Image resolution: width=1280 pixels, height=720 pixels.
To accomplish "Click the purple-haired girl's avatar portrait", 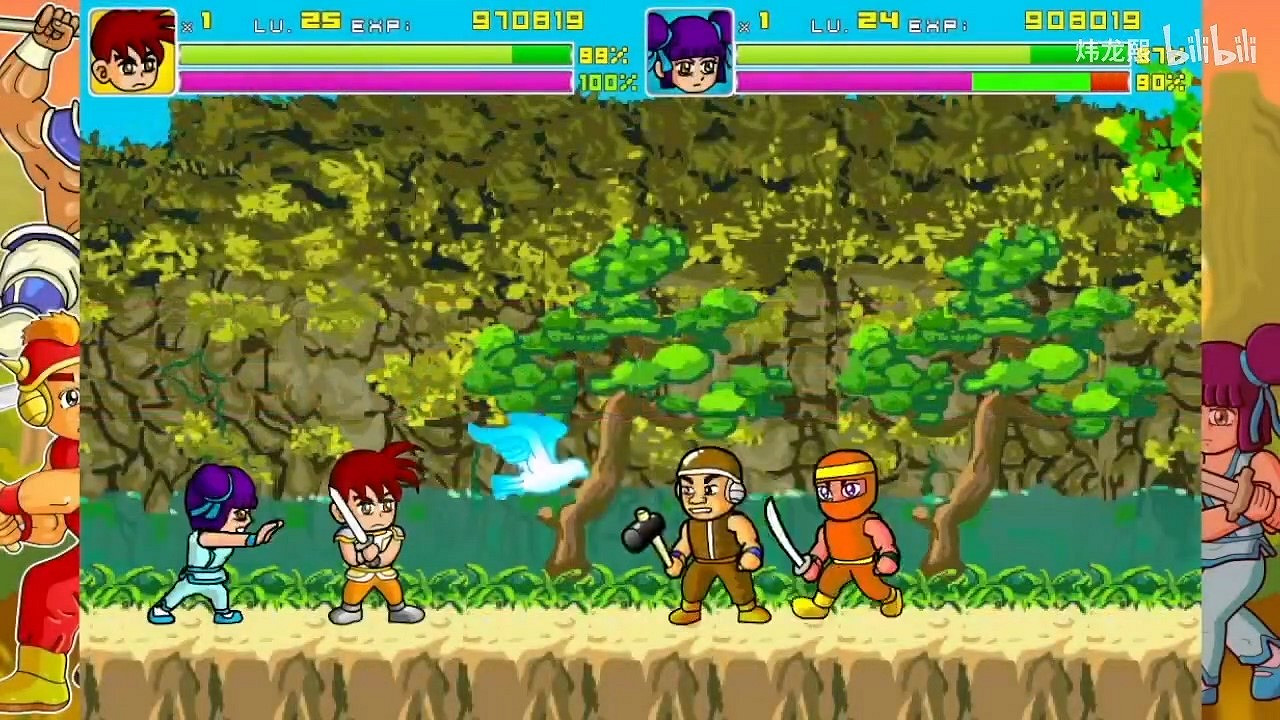I will tap(690, 52).
